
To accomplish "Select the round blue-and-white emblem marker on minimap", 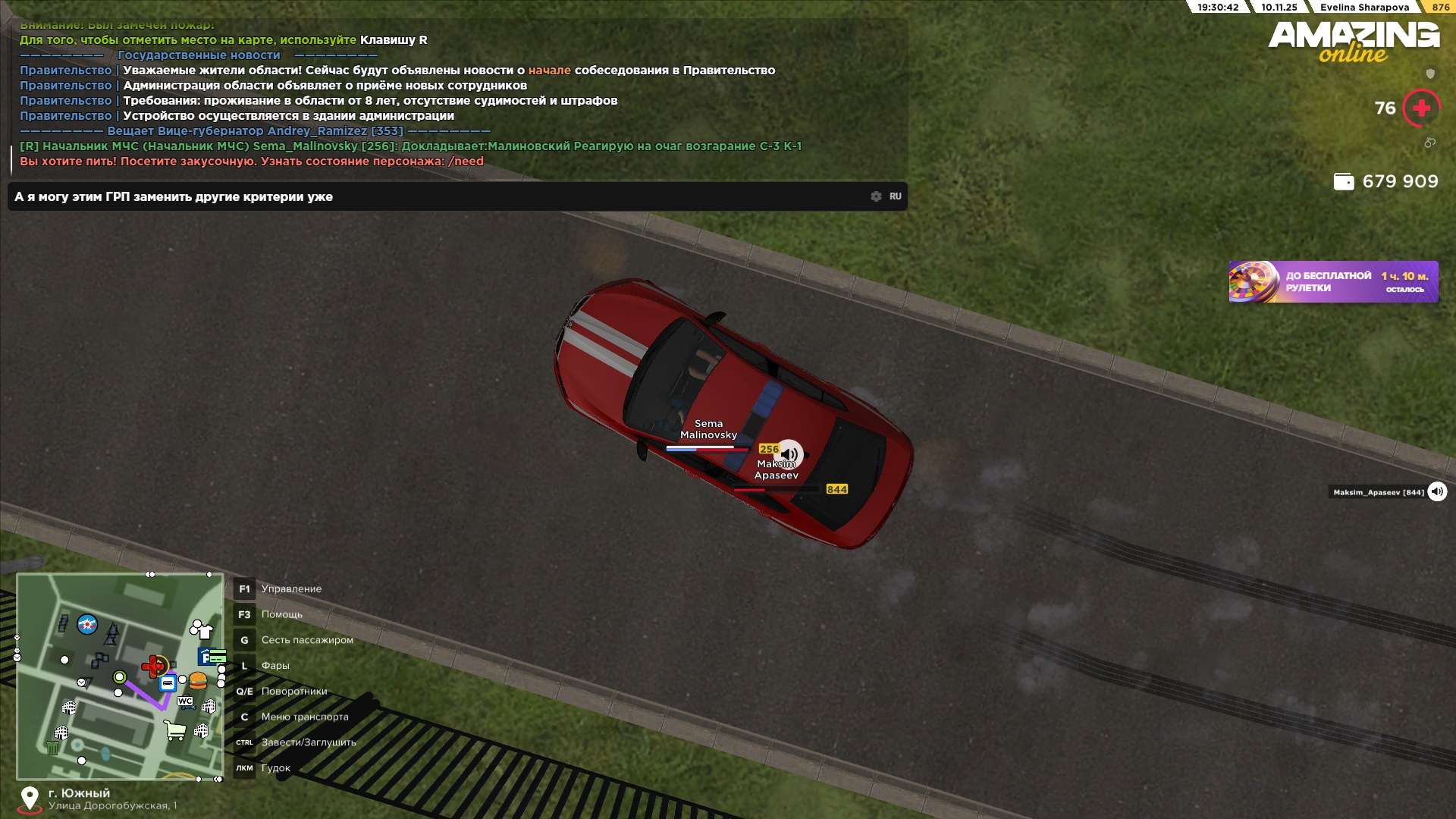I will pos(87,624).
